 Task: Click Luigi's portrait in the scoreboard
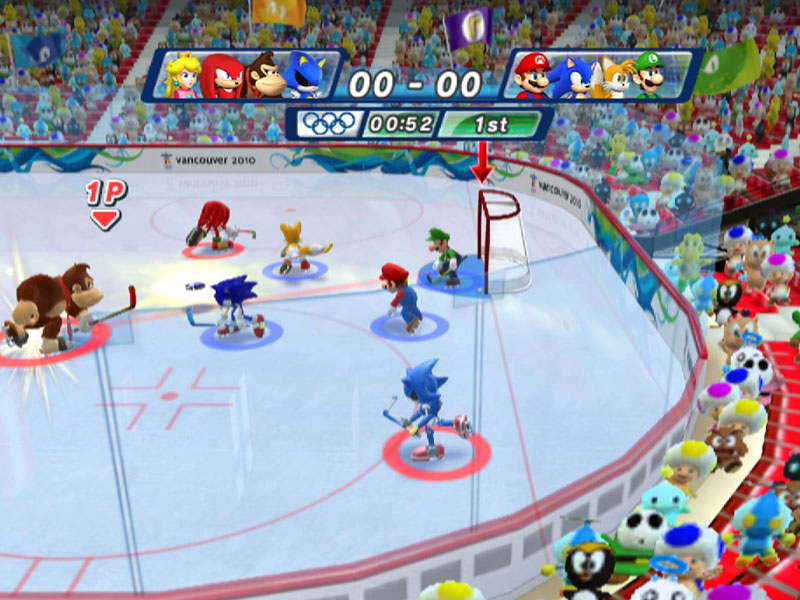(x=650, y=75)
